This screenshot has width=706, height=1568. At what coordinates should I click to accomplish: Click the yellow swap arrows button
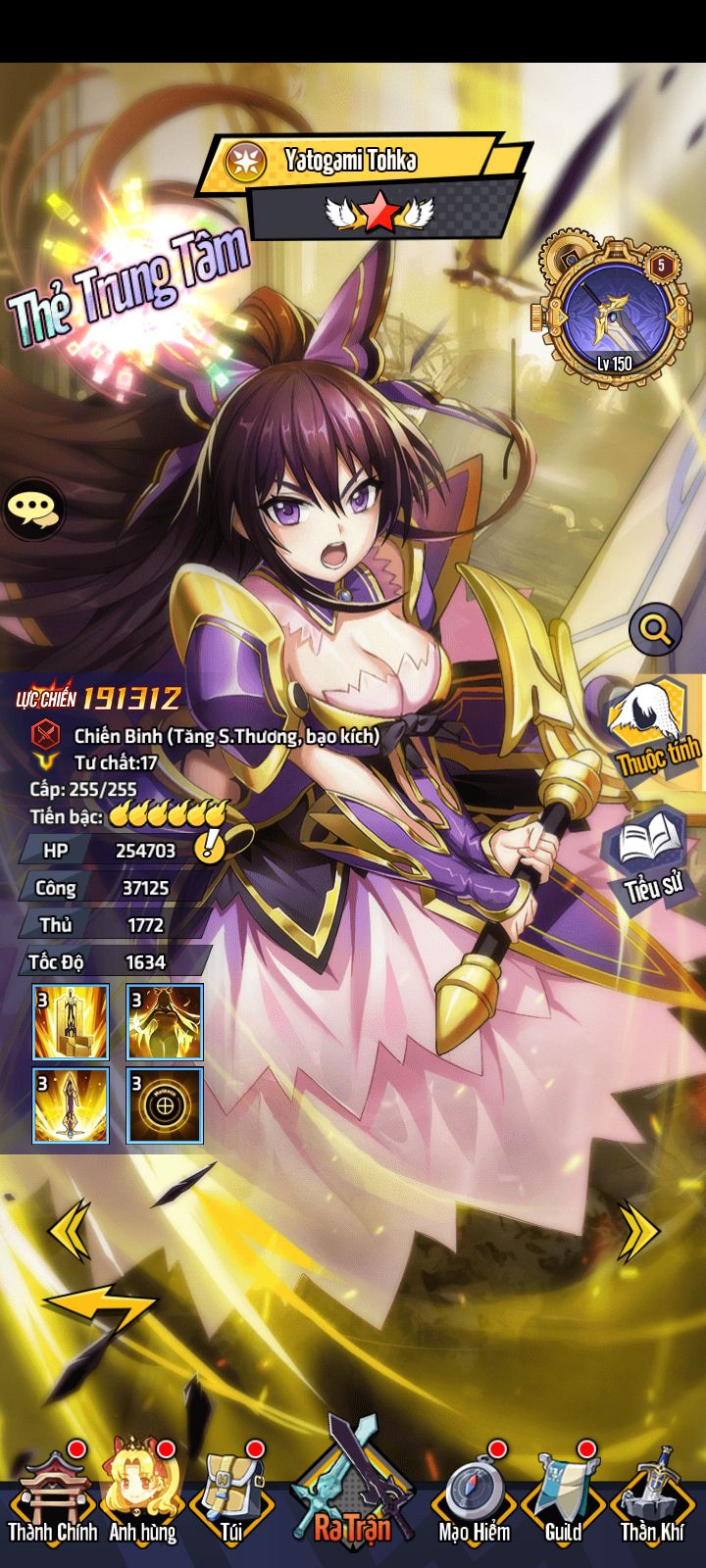coord(98,1308)
